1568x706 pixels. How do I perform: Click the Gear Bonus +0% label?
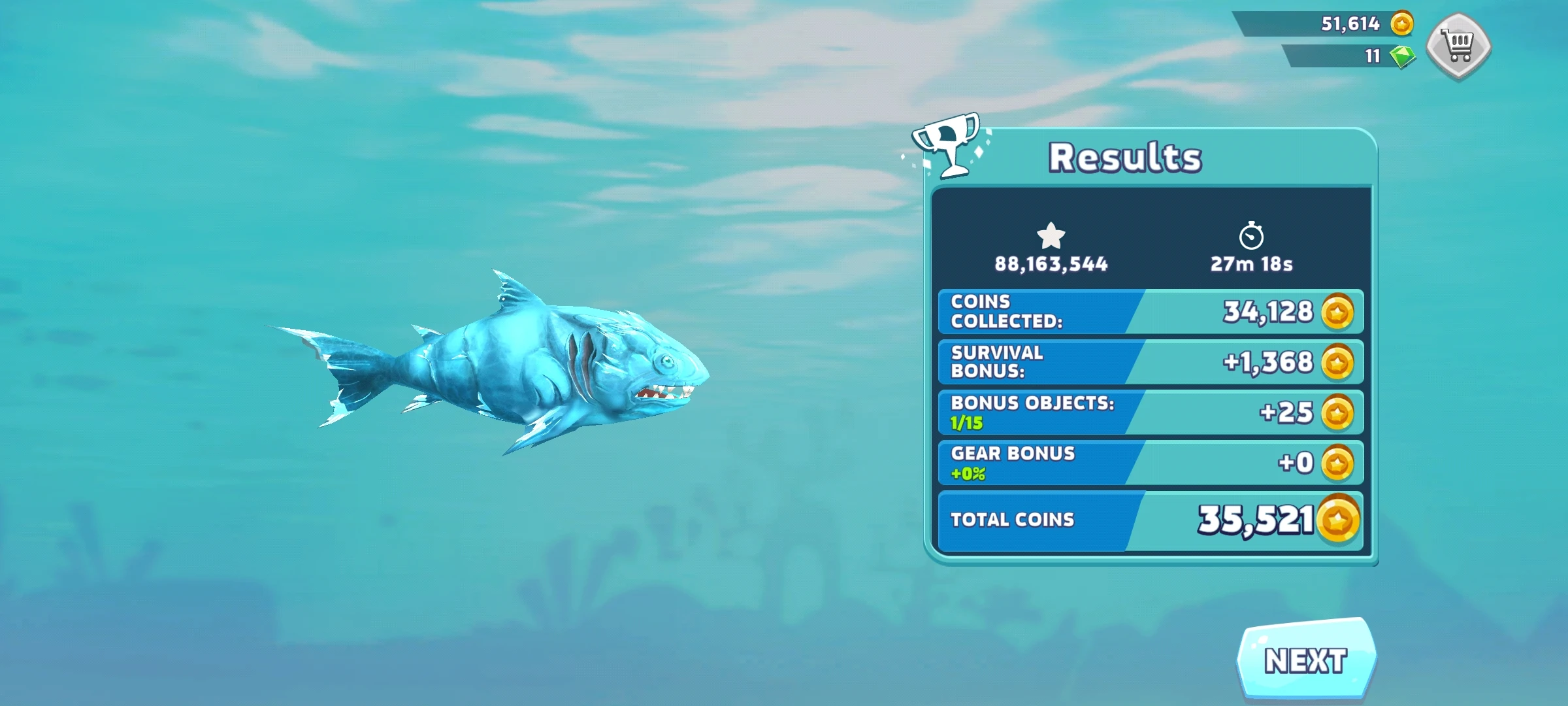tap(966, 473)
